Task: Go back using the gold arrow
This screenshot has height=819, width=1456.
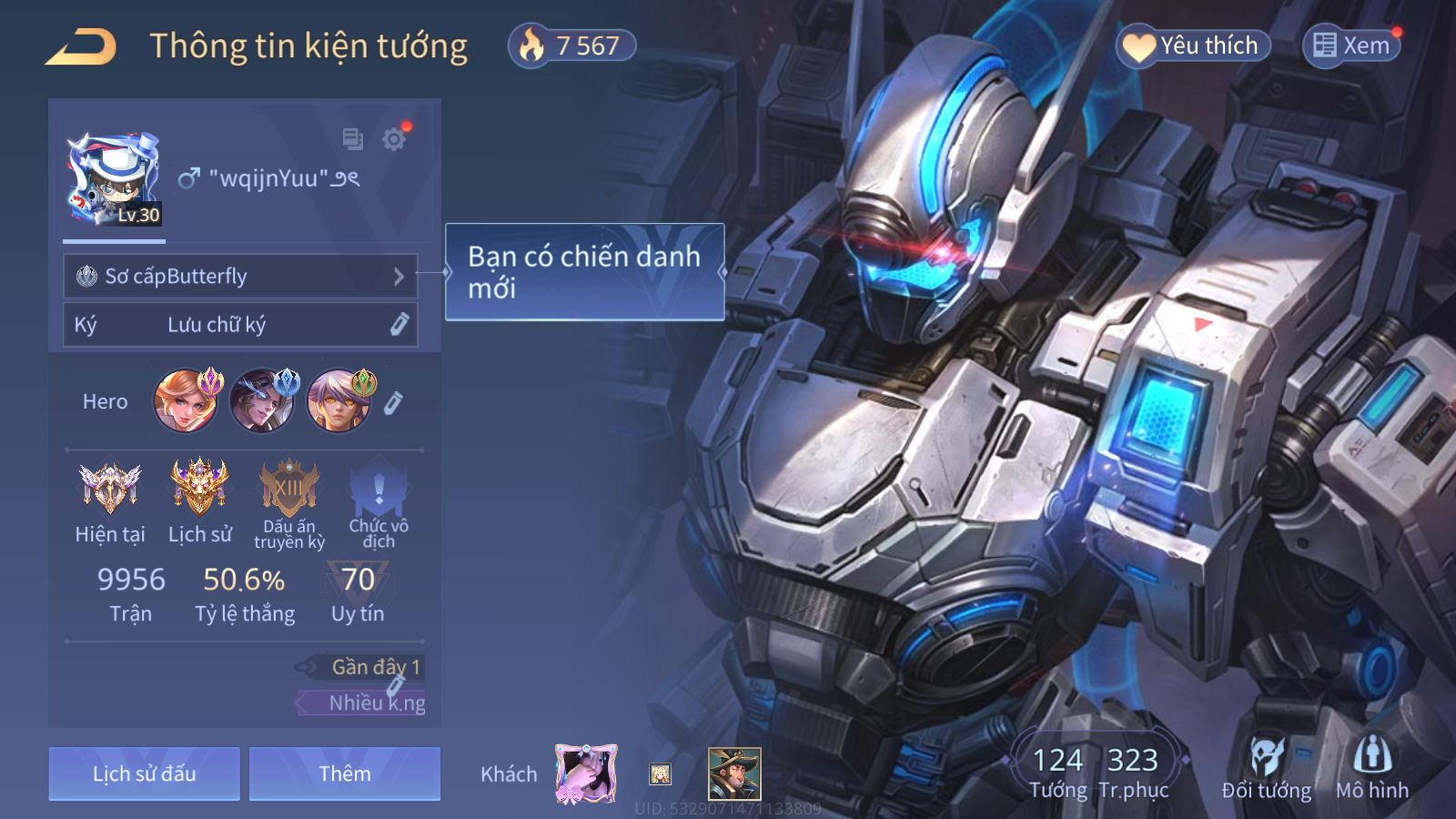Action: (x=81, y=46)
